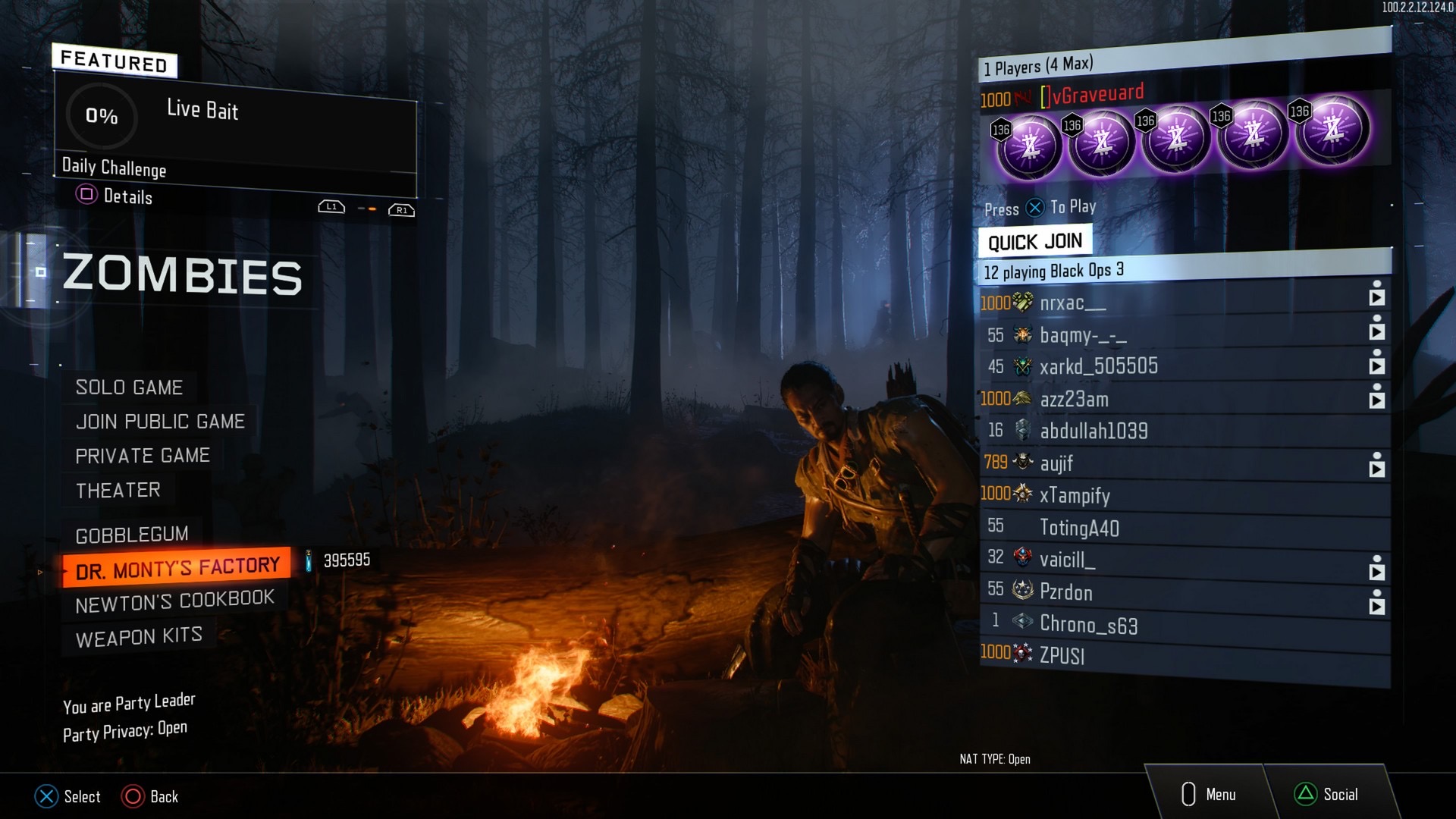Enter Dr. Monty's Factory
Screen dimensions: 1456x819
(x=177, y=567)
